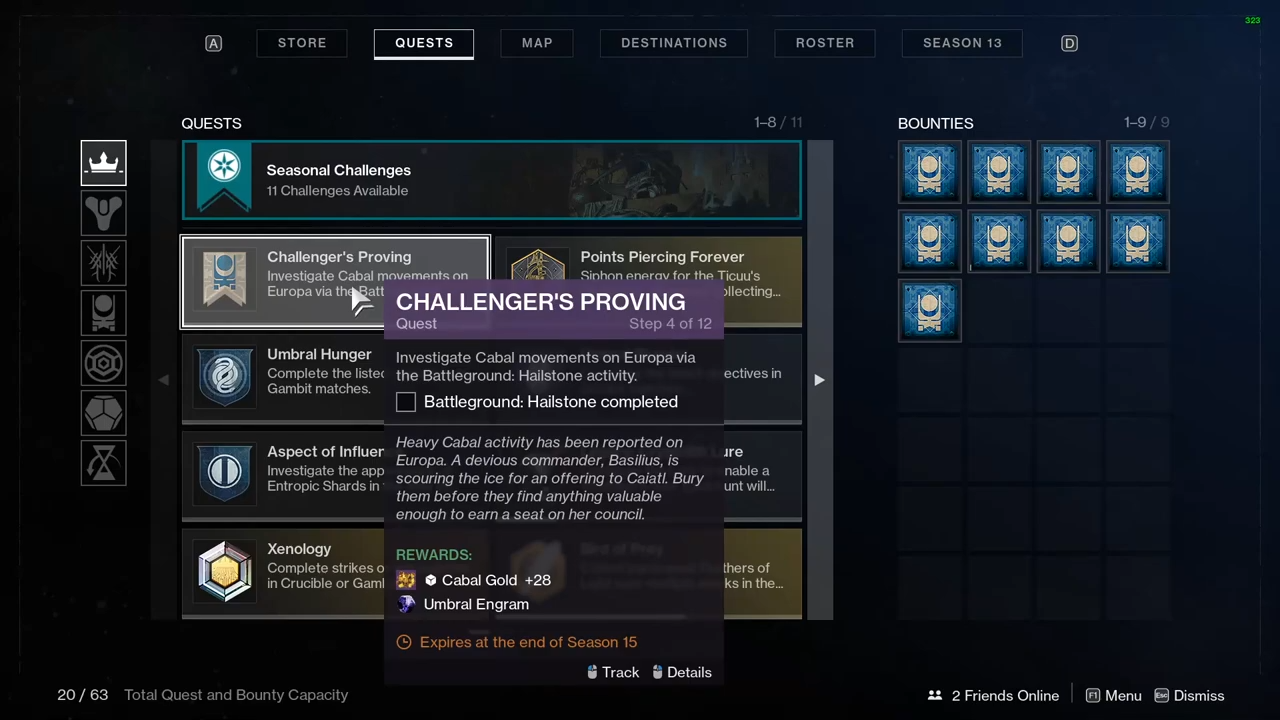This screenshot has width=1280, height=720.
Task: Open the Season 13 tab
Action: pyautogui.click(x=962, y=43)
